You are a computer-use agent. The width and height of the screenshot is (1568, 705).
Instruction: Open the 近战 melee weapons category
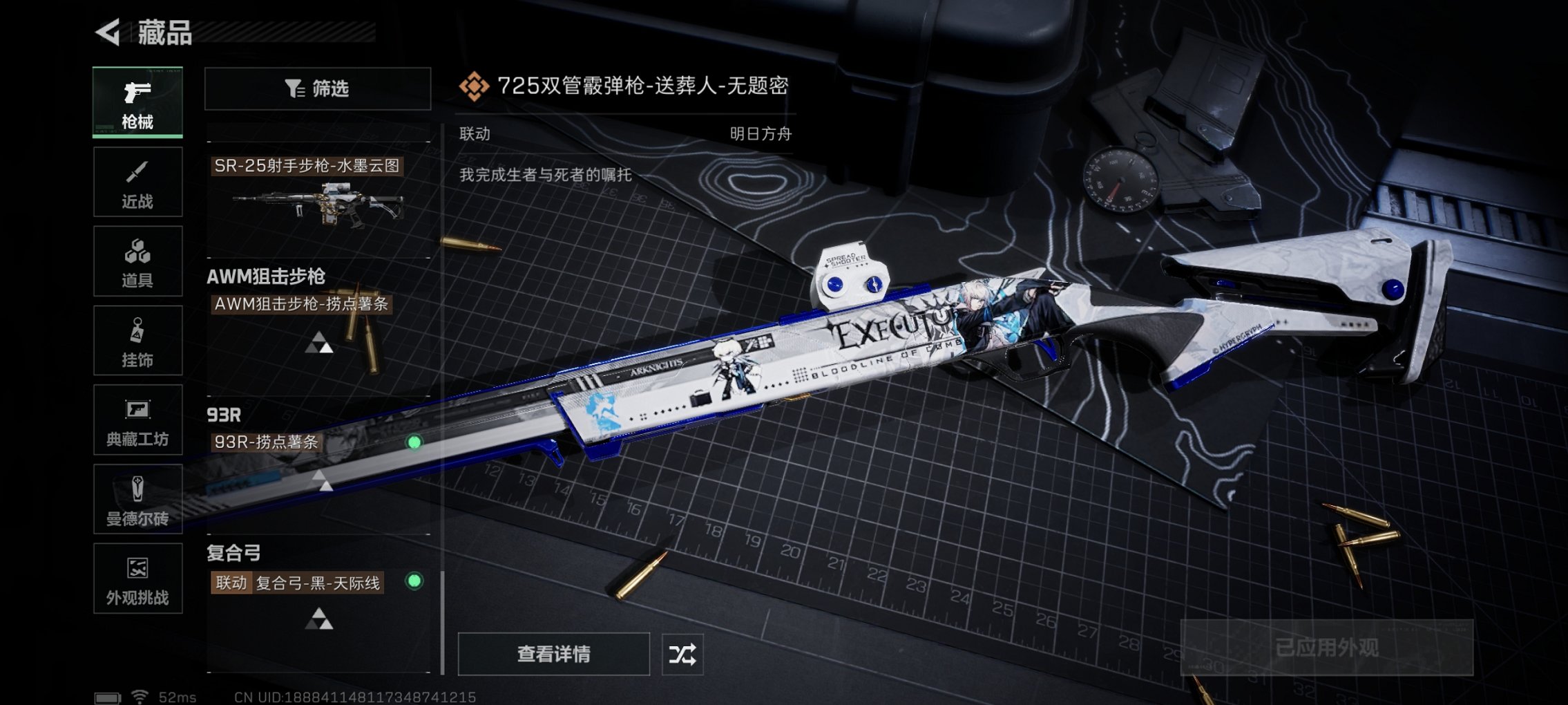point(137,182)
